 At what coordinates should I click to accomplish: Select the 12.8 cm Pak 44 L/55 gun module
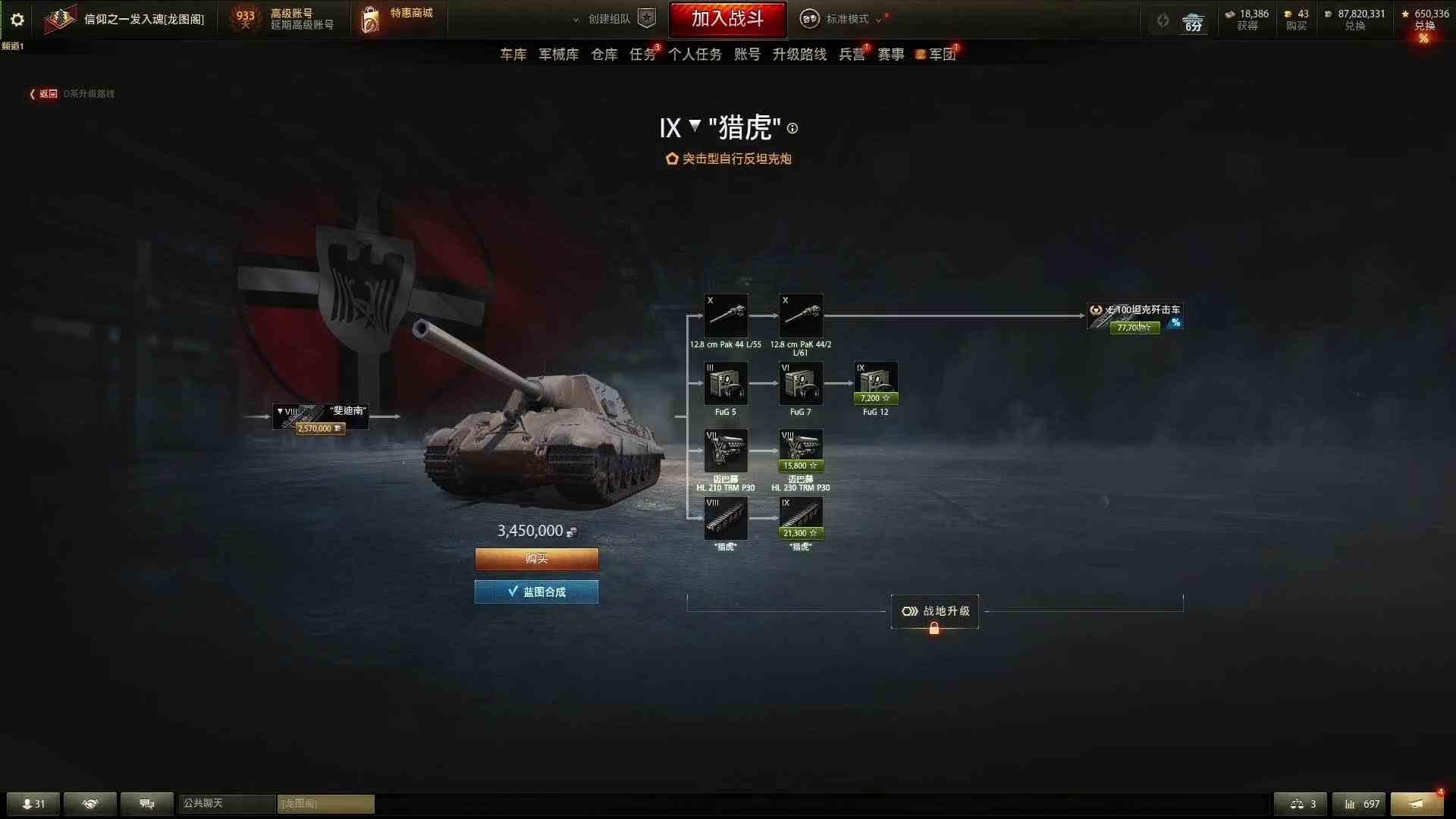726,316
